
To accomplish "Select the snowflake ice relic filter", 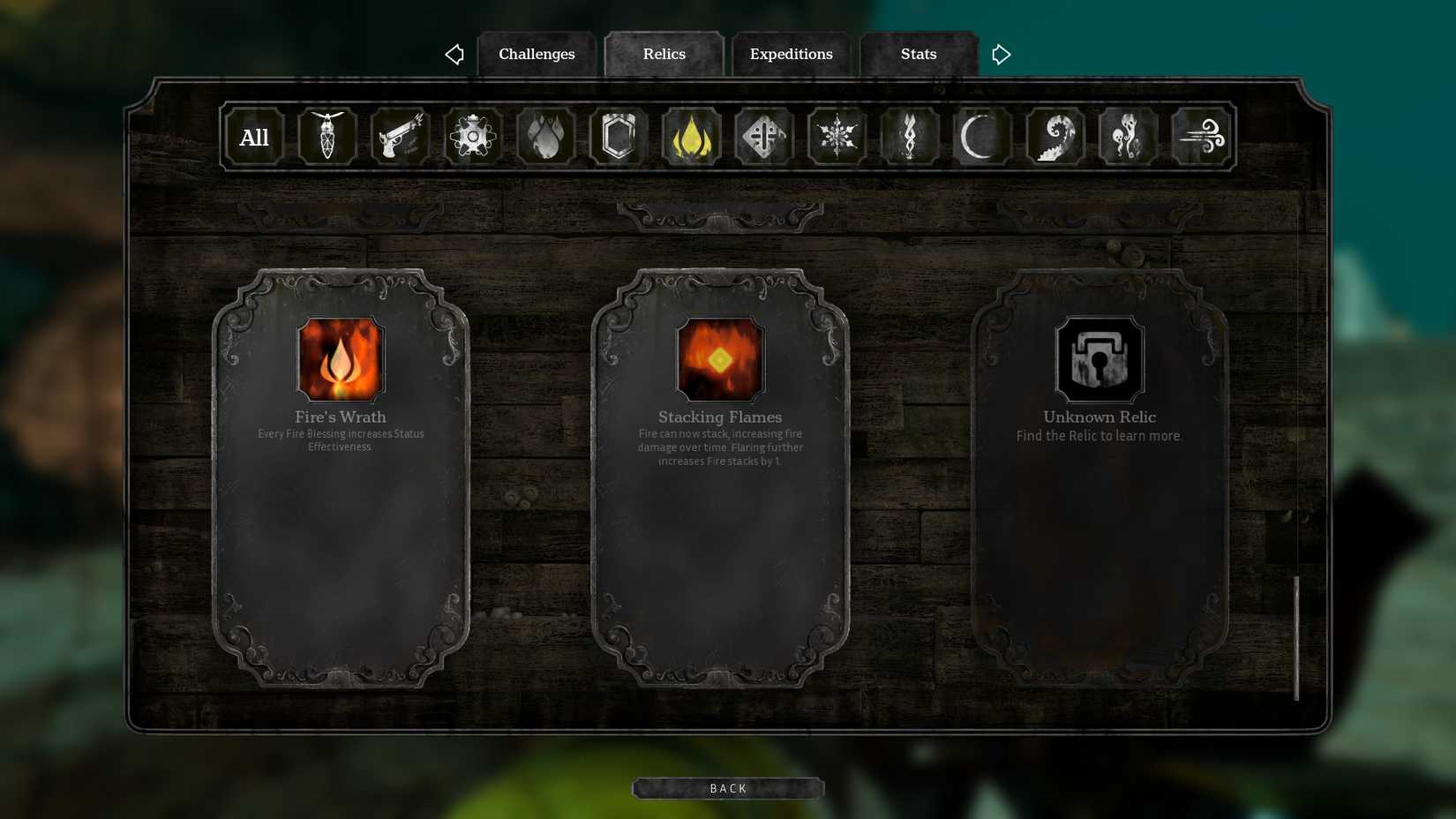I will [836, 136].
